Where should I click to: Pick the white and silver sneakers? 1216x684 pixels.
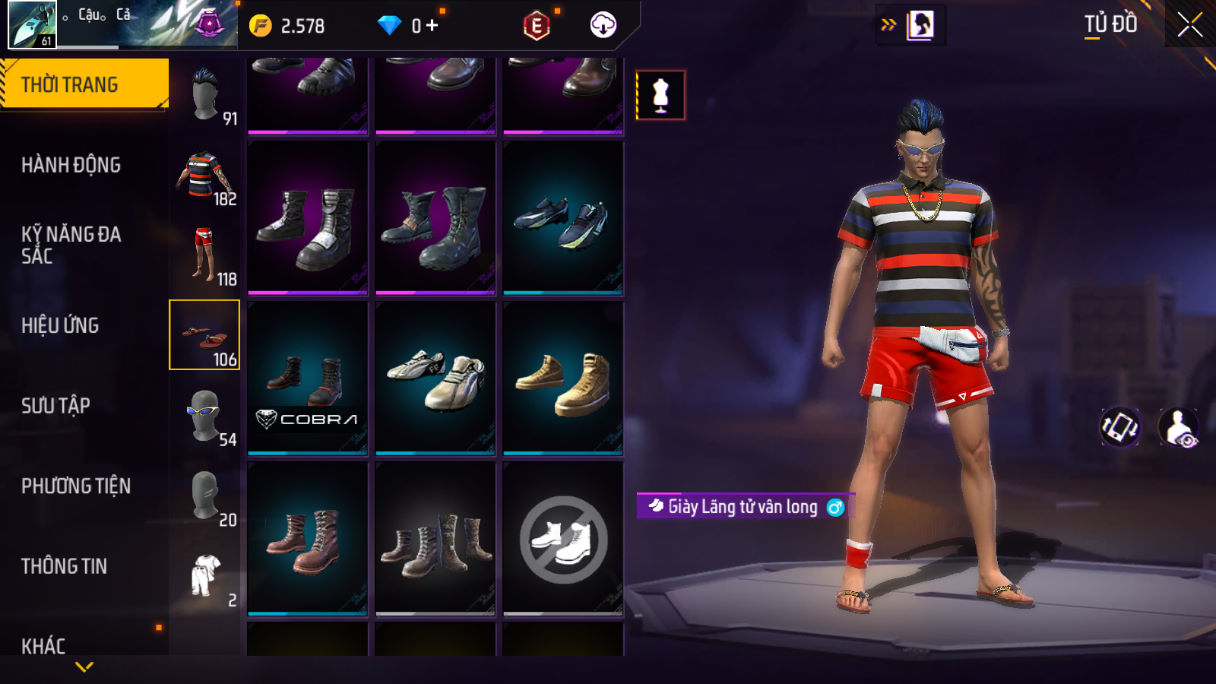click(435, 378)
